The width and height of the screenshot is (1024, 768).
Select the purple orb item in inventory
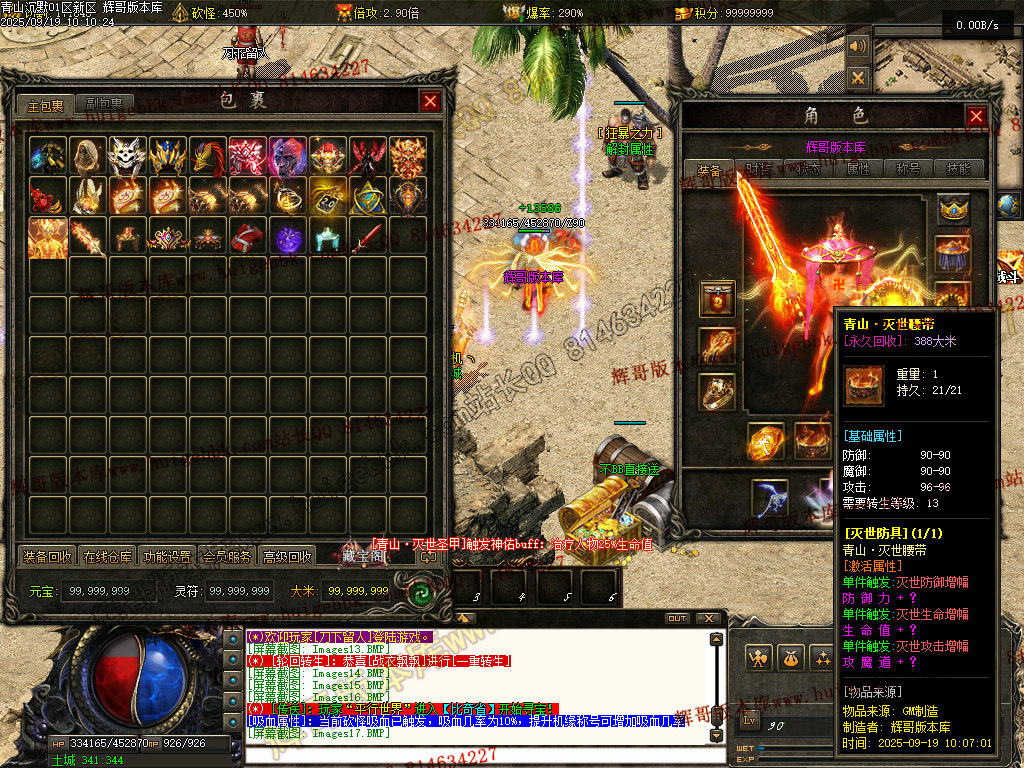point(288,238)
